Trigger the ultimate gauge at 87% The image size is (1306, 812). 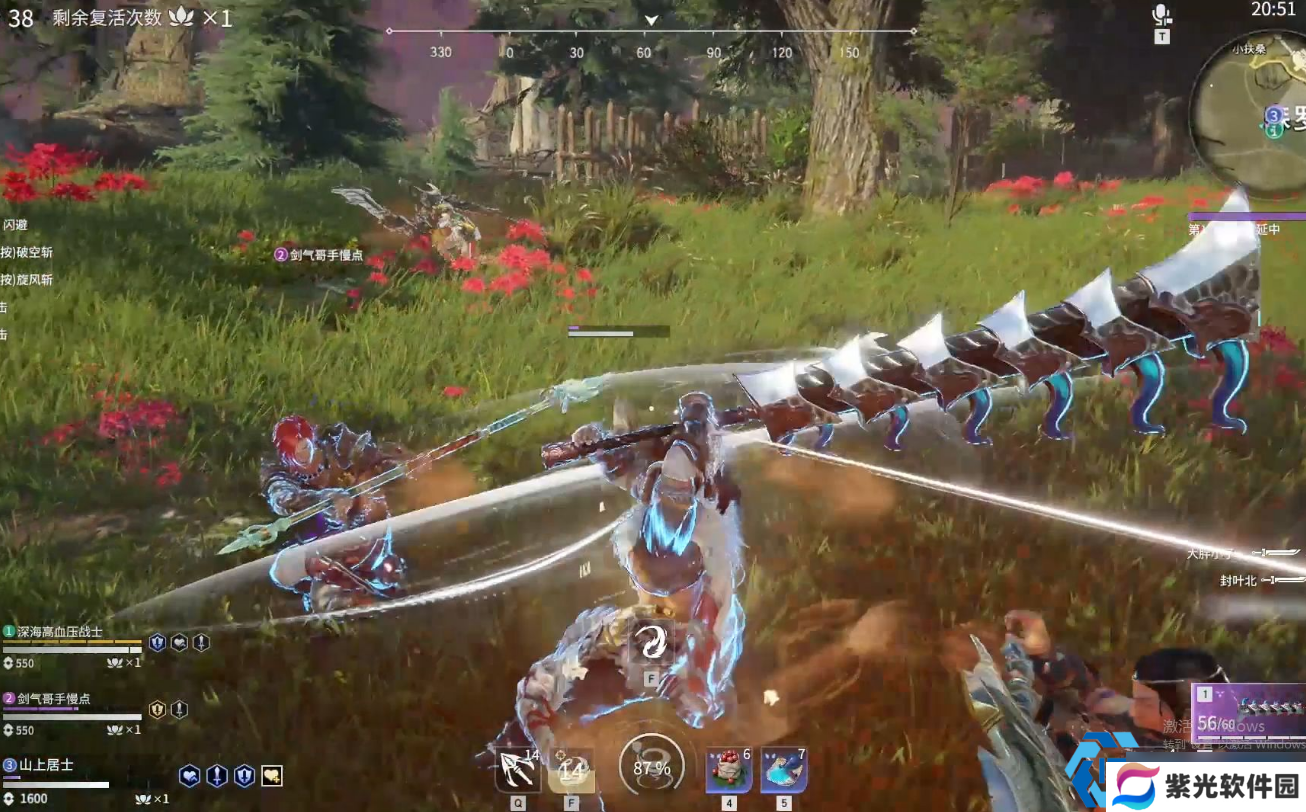650,768
